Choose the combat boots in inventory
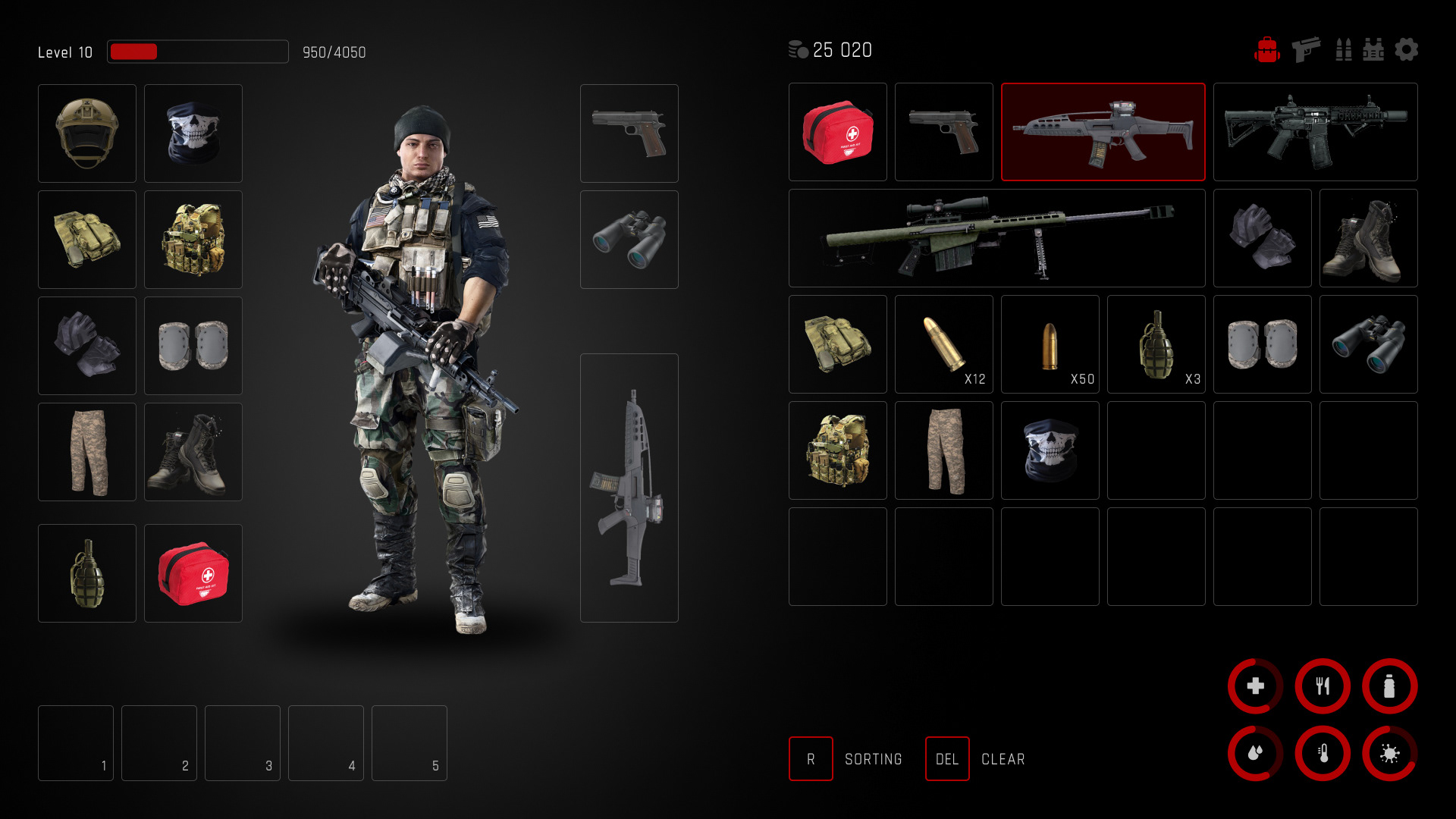 (x=1368, y=238)
